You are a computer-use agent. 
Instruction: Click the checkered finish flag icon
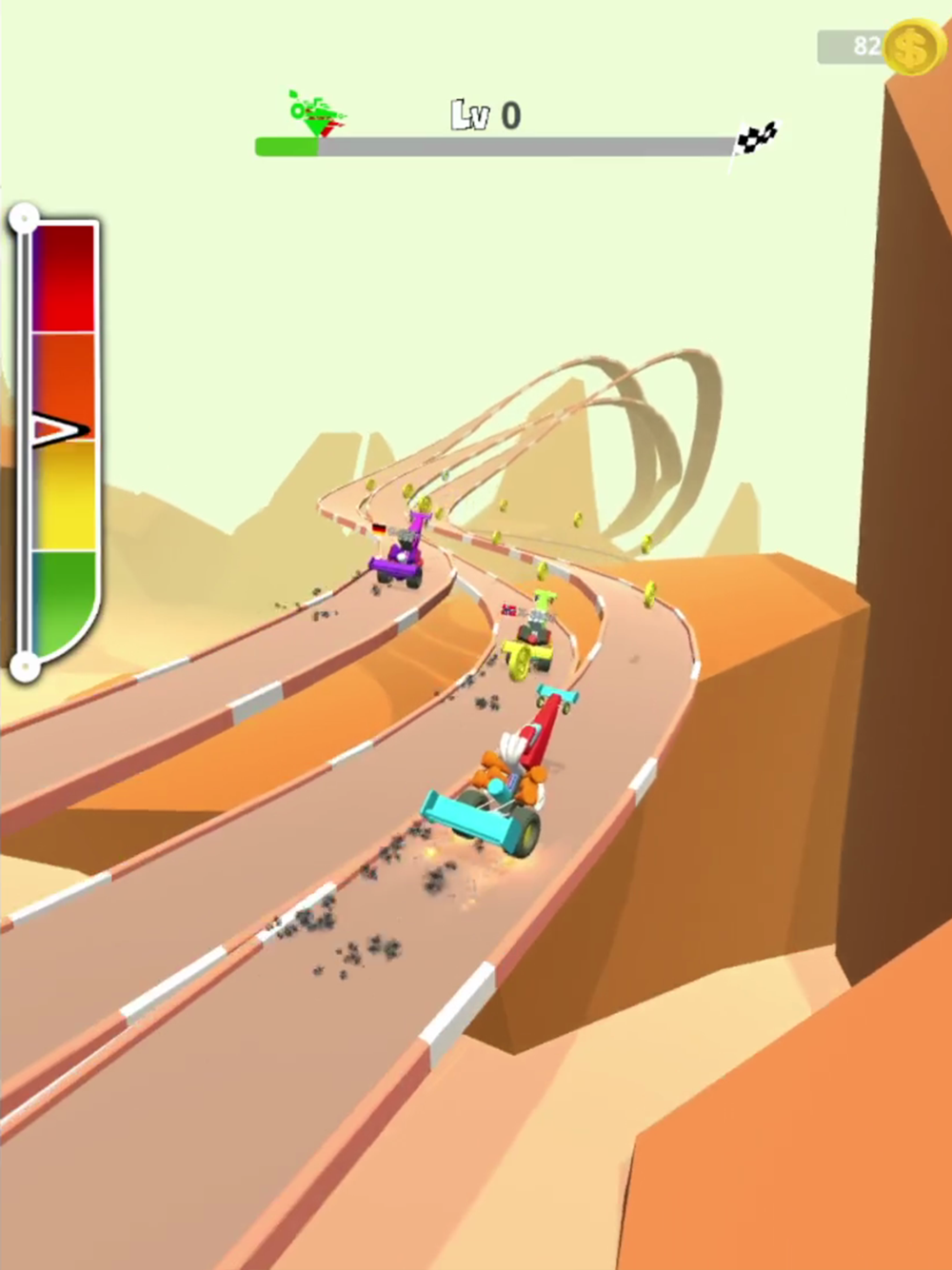[758, 141]
